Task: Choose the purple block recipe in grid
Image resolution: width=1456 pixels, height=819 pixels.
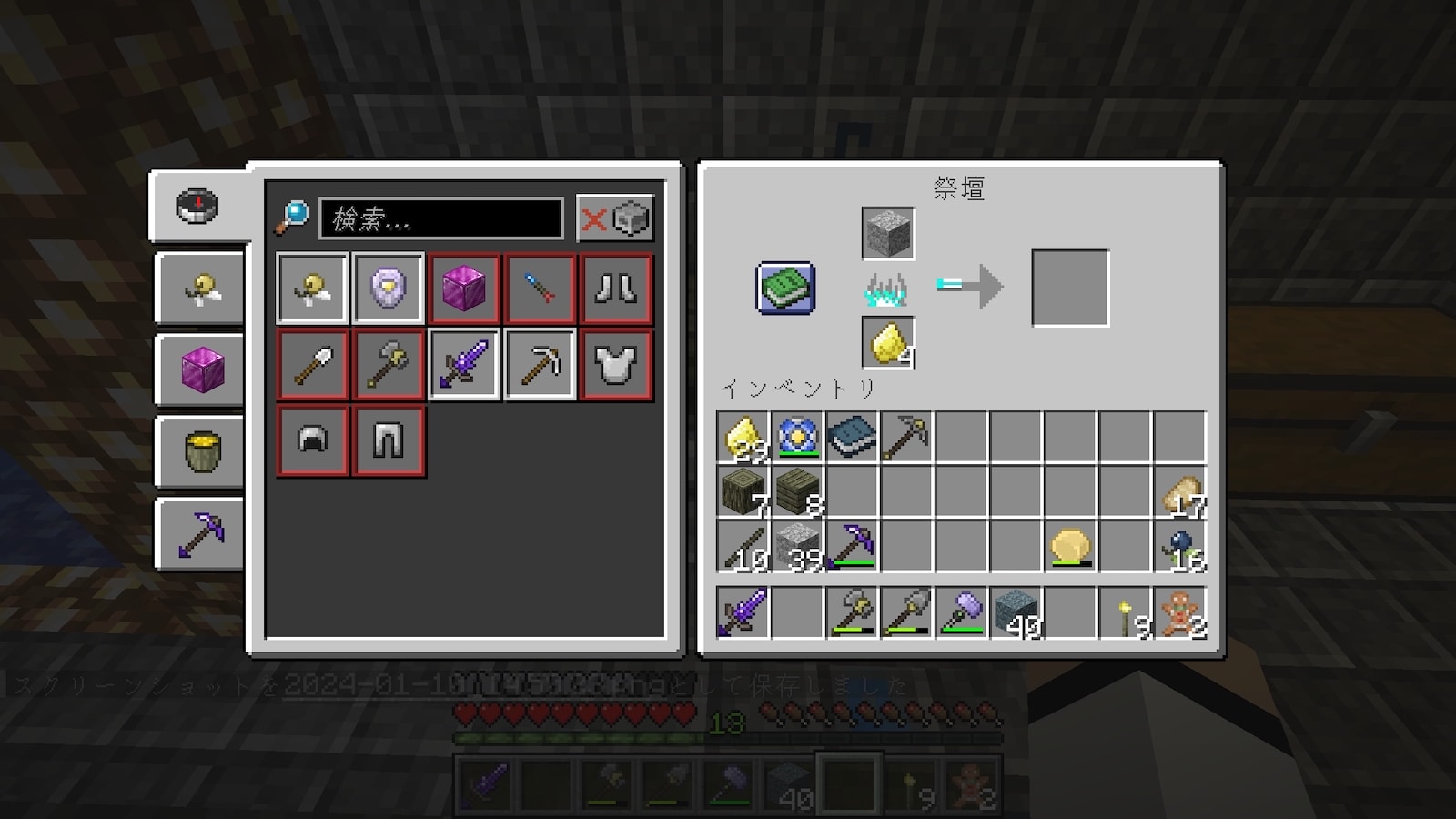Action: tap(465, 288)
